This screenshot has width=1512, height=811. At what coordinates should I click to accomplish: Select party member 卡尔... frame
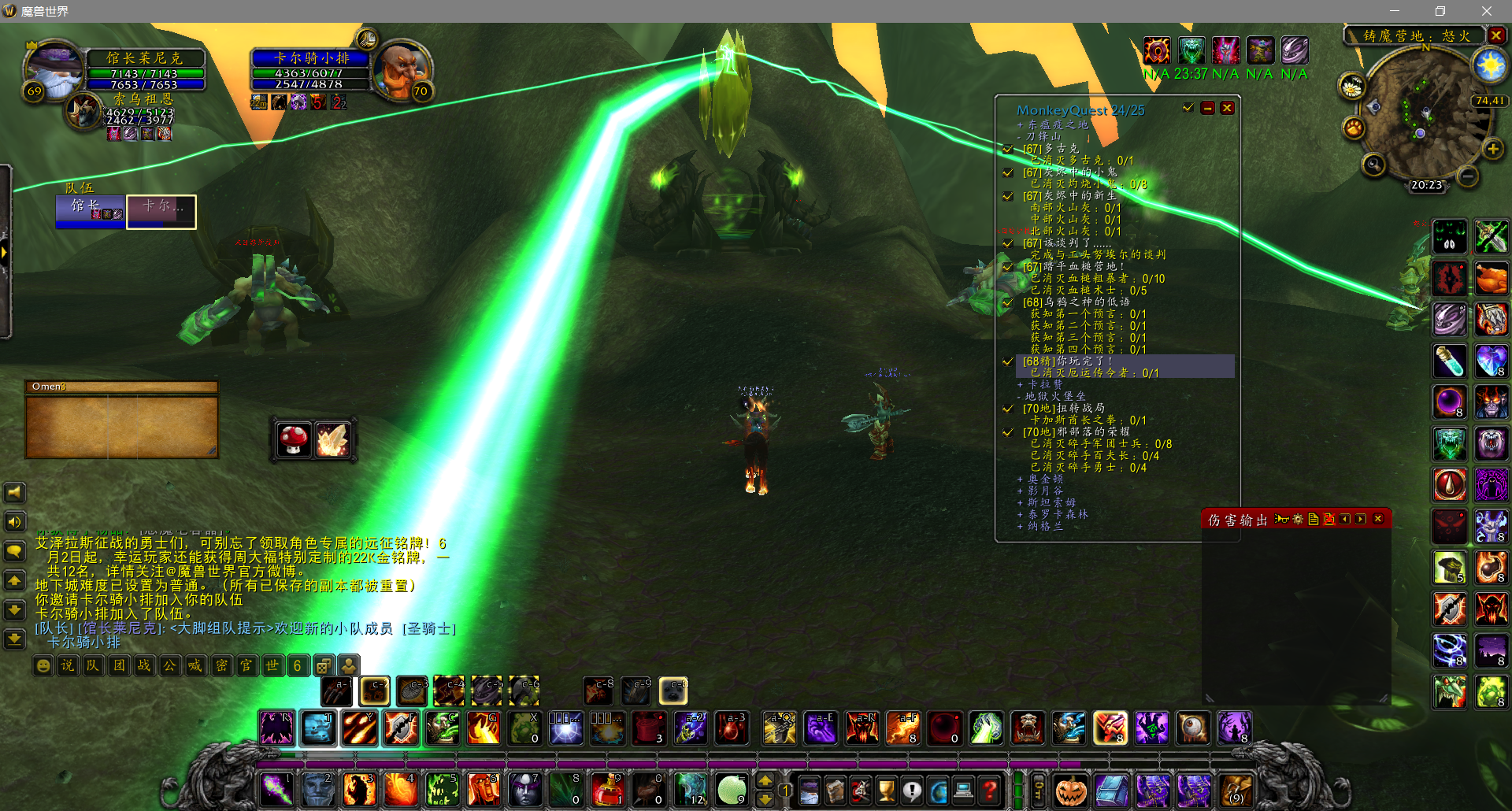[x=161, y=211]
